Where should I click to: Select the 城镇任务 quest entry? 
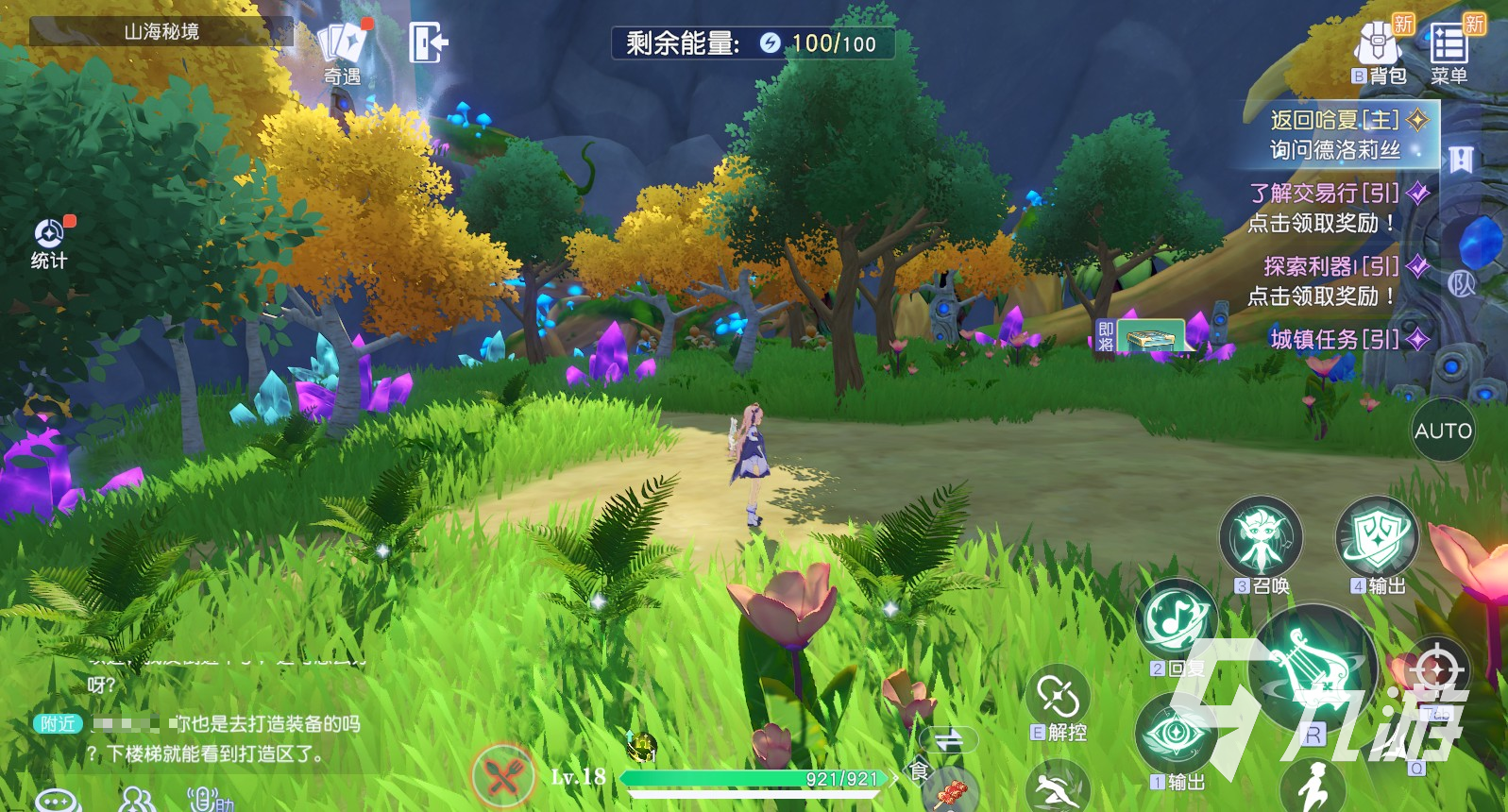click(1335, 339)
